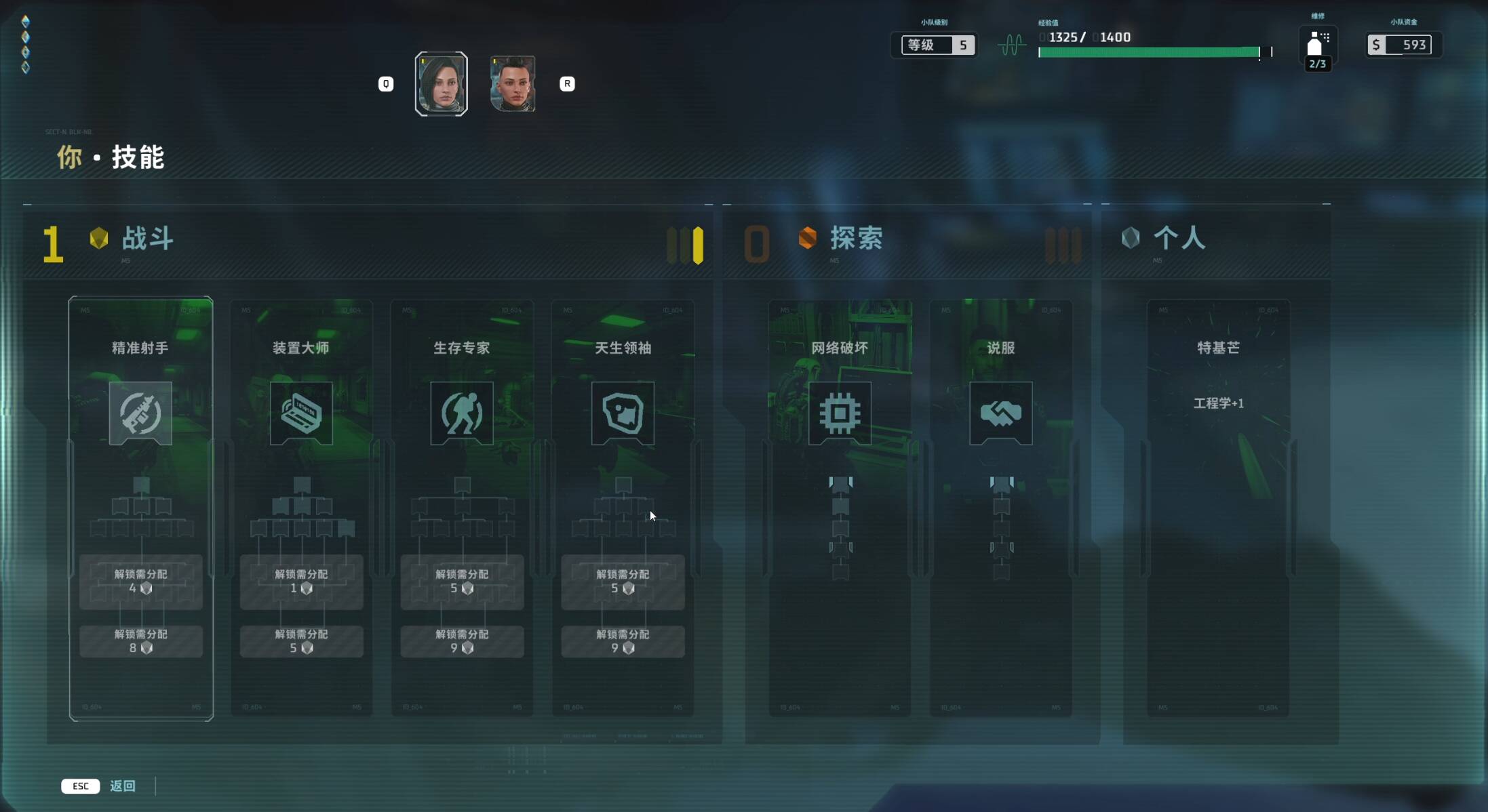Screen dimensions: 1488x812
Task: Select the 探索 category header
Action: [x=856, y=239]
